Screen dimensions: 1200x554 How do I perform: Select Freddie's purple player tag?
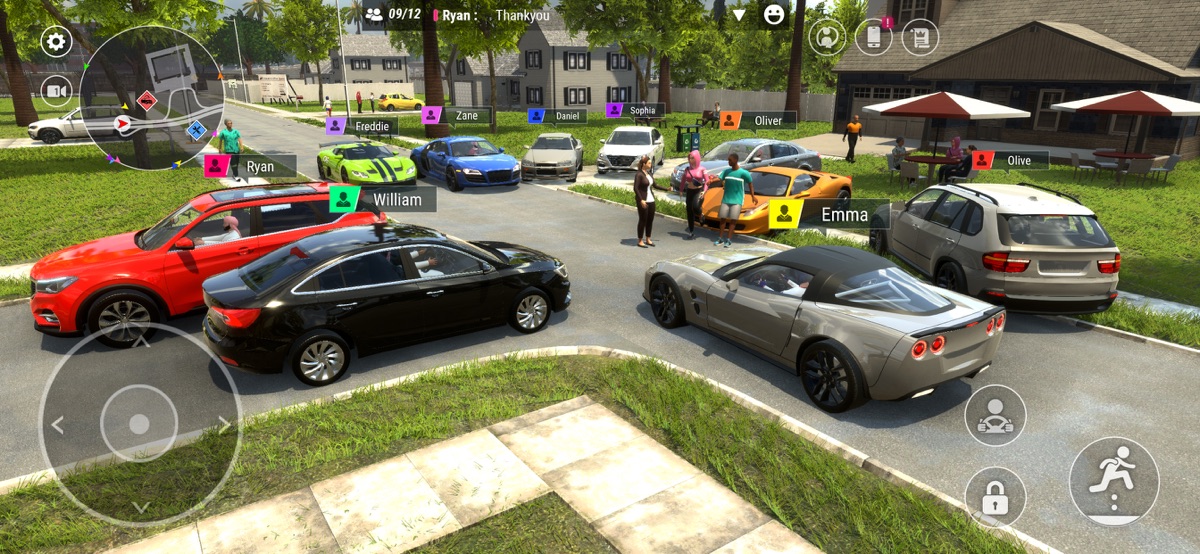point(336,126)
